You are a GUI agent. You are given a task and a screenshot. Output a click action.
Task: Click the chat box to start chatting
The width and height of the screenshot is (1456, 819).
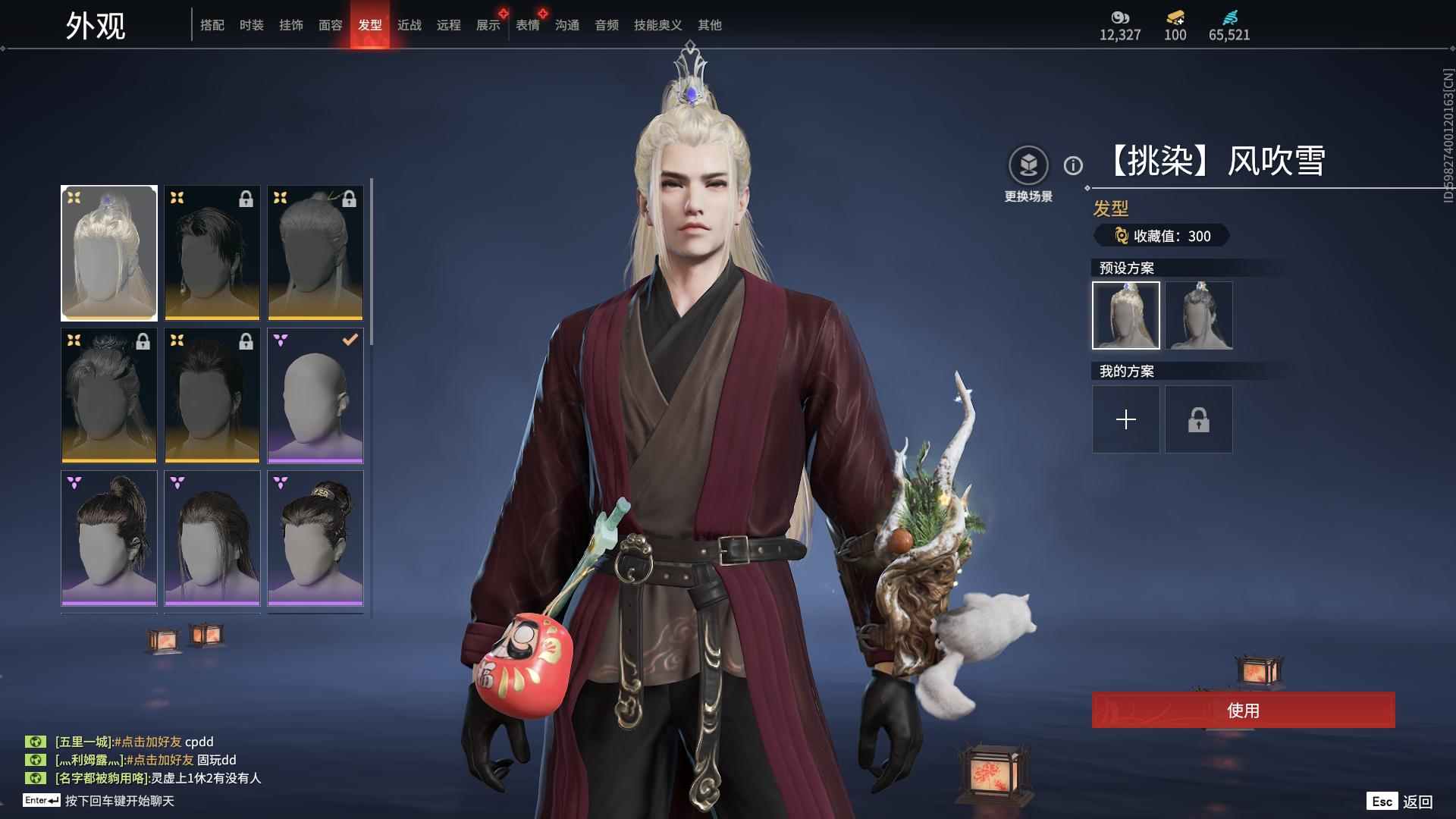[x=119, y=801]
